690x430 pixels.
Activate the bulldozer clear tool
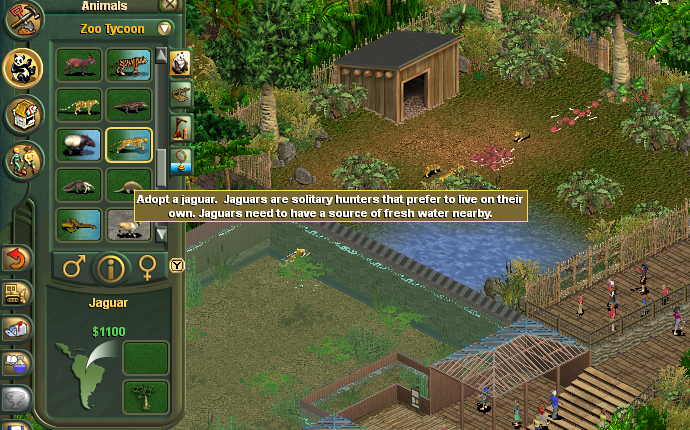(16, 293)
